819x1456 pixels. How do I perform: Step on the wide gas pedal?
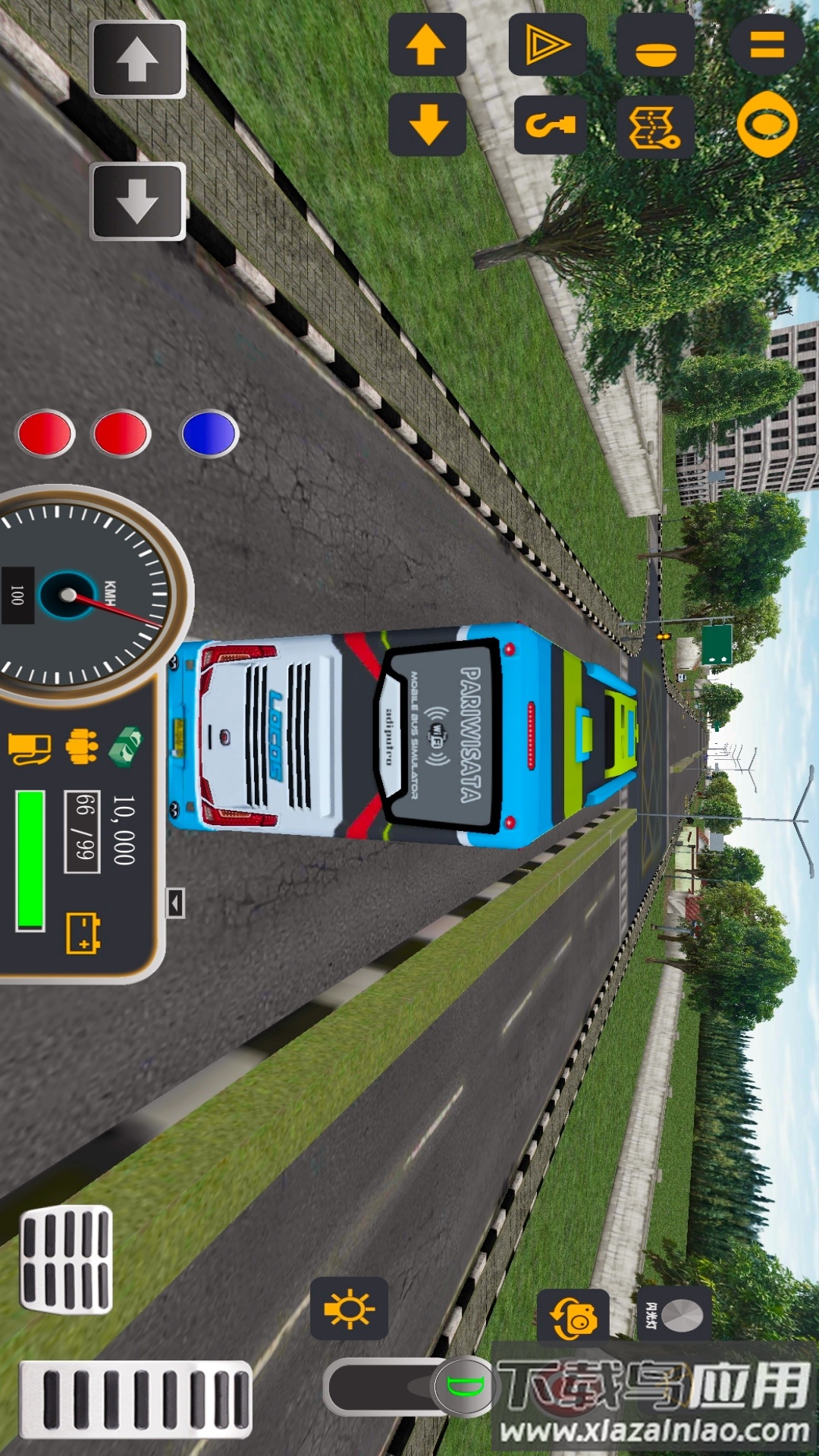click(x=136, y=1399)
